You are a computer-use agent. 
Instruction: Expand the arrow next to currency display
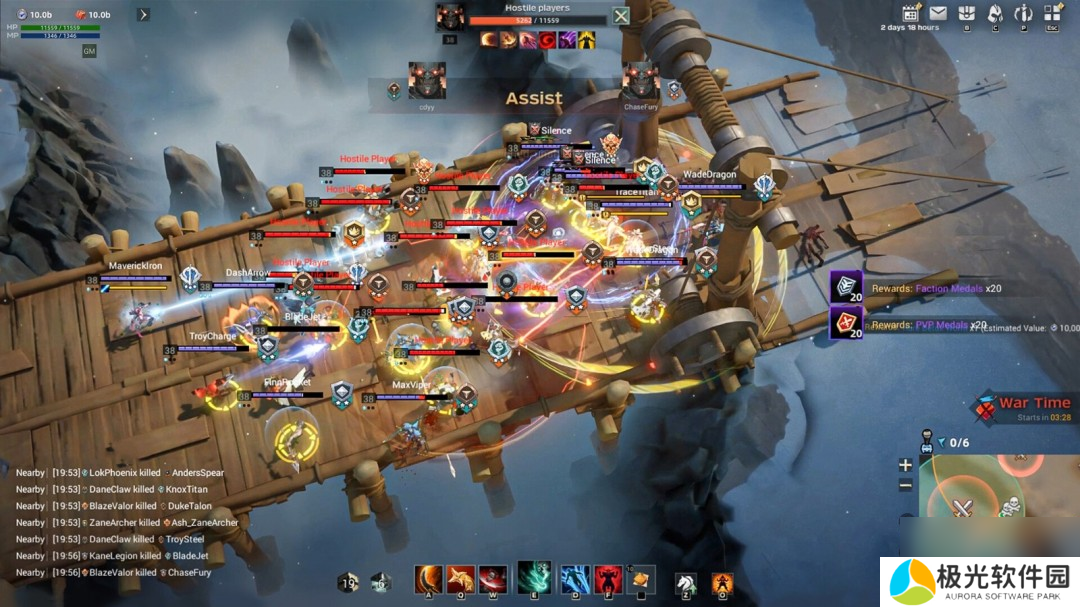coord(143,15)
